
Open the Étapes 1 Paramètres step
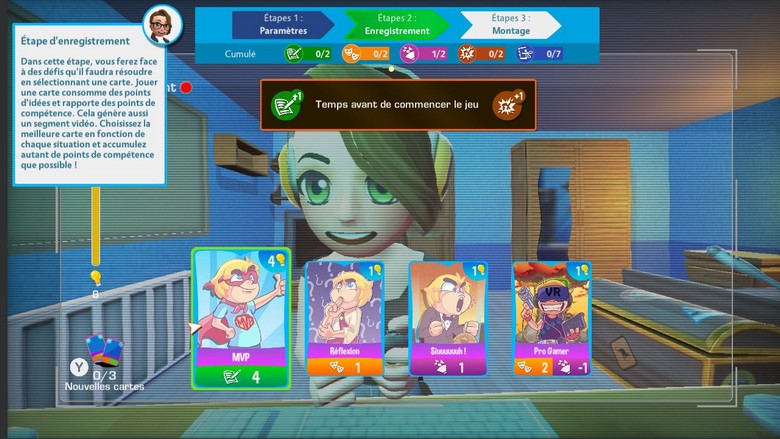tap(283, 24)
